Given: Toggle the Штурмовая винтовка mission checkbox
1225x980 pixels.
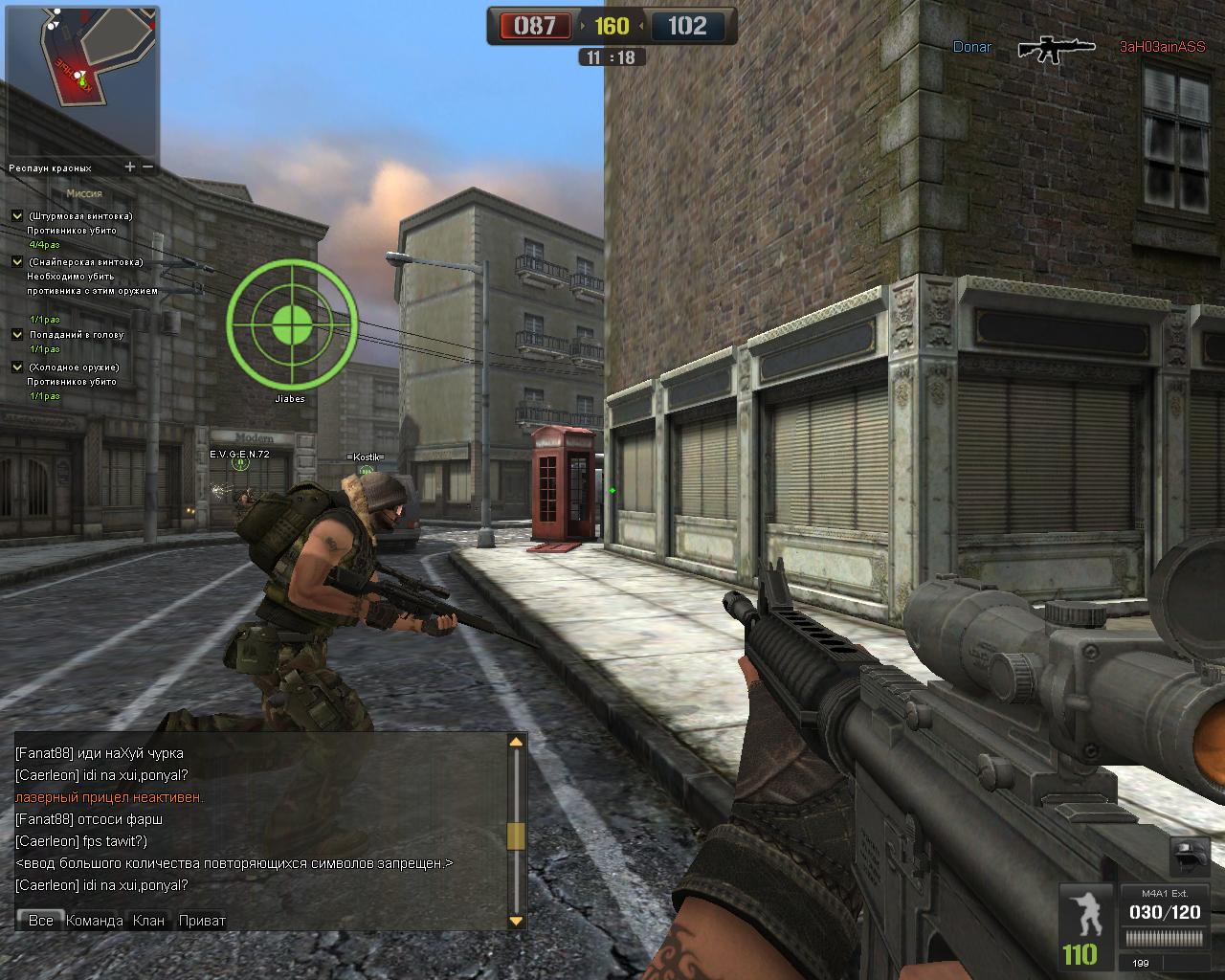Looking at the screenshot, I should [17, 216].
